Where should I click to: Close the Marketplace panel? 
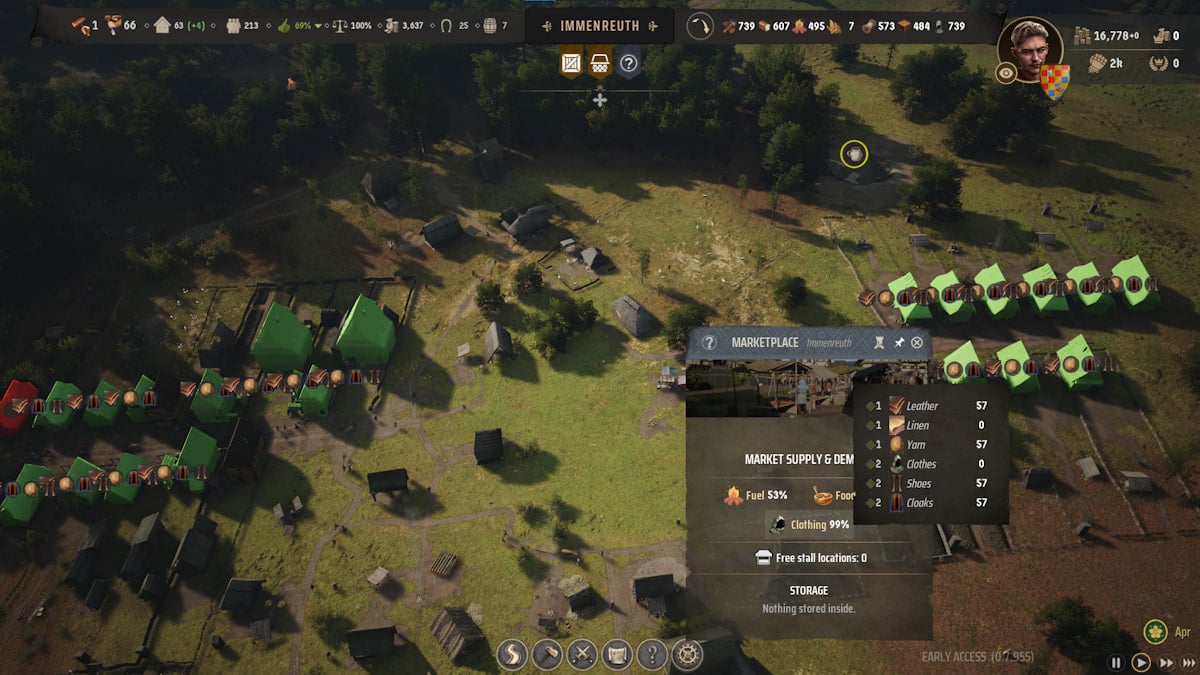pyautogui.click(x=917, y=343)
